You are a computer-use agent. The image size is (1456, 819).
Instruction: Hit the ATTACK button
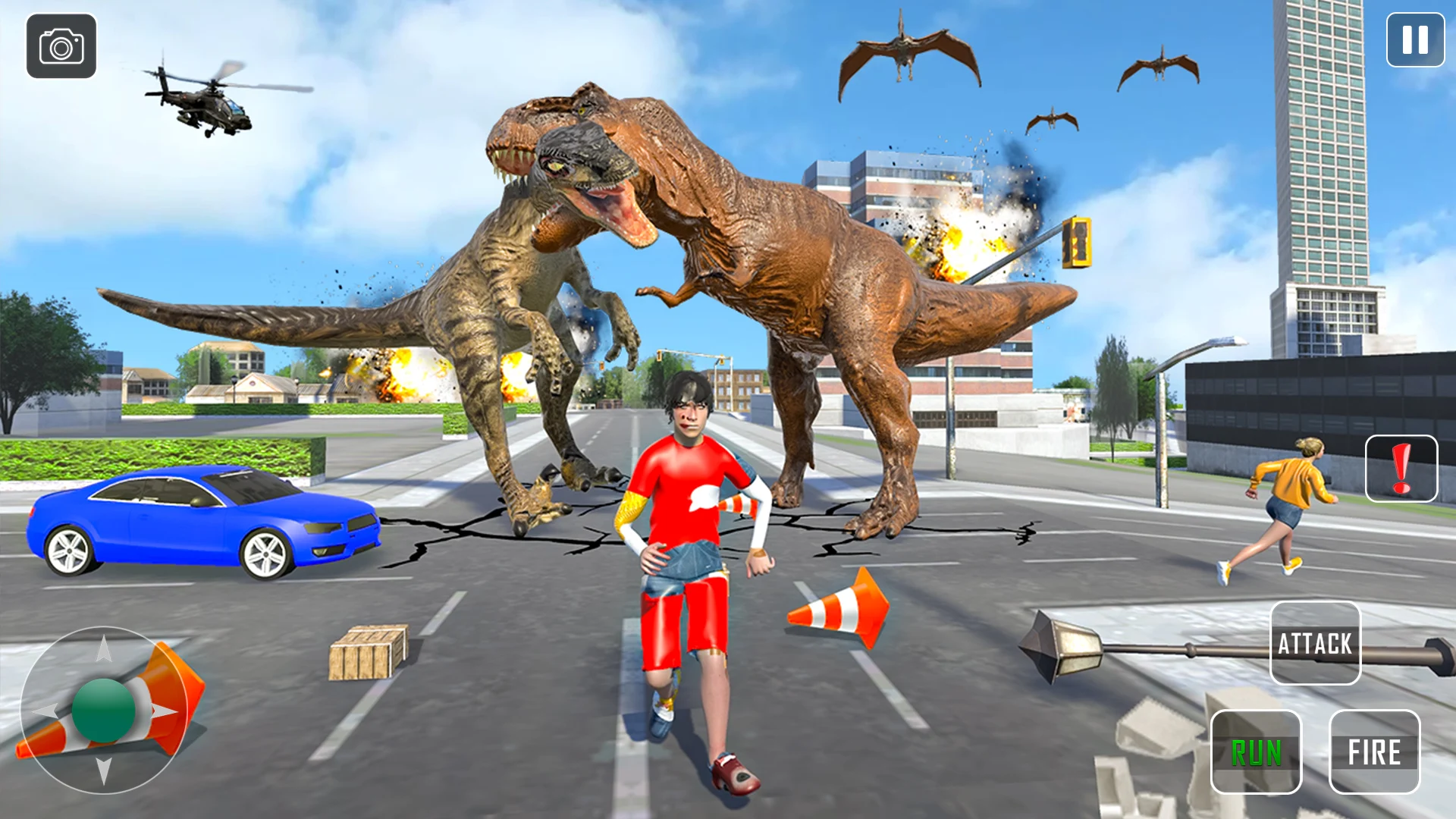(1315, 643)
